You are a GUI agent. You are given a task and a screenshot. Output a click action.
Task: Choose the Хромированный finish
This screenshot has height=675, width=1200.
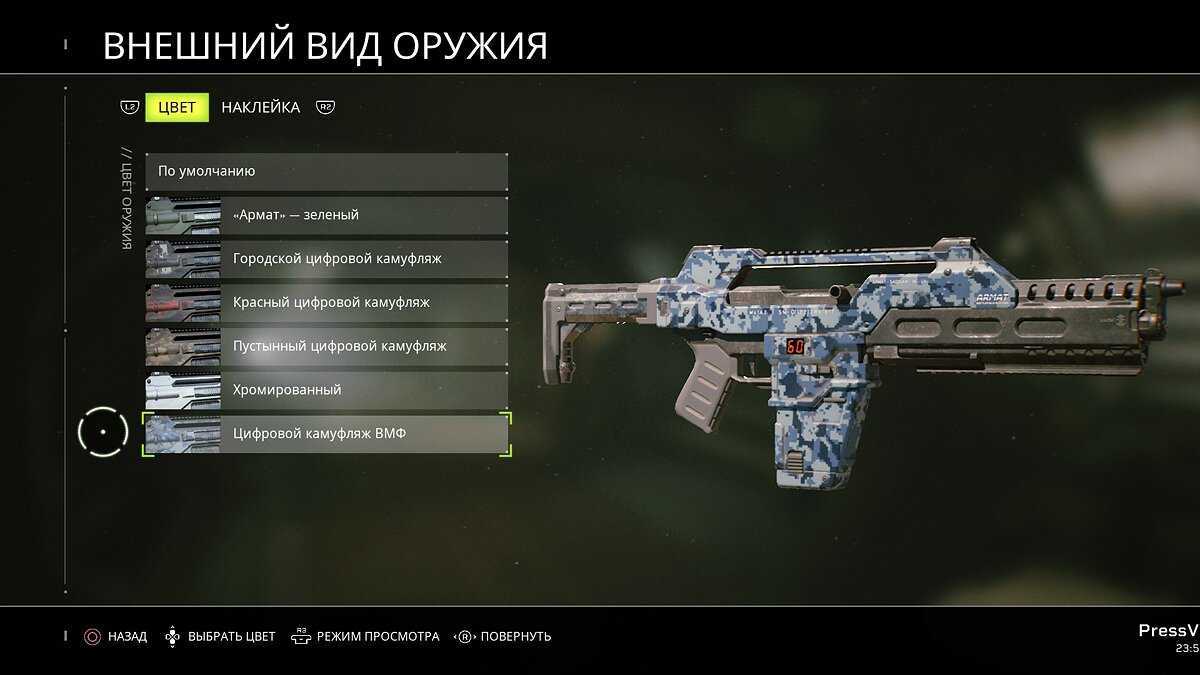326,390
